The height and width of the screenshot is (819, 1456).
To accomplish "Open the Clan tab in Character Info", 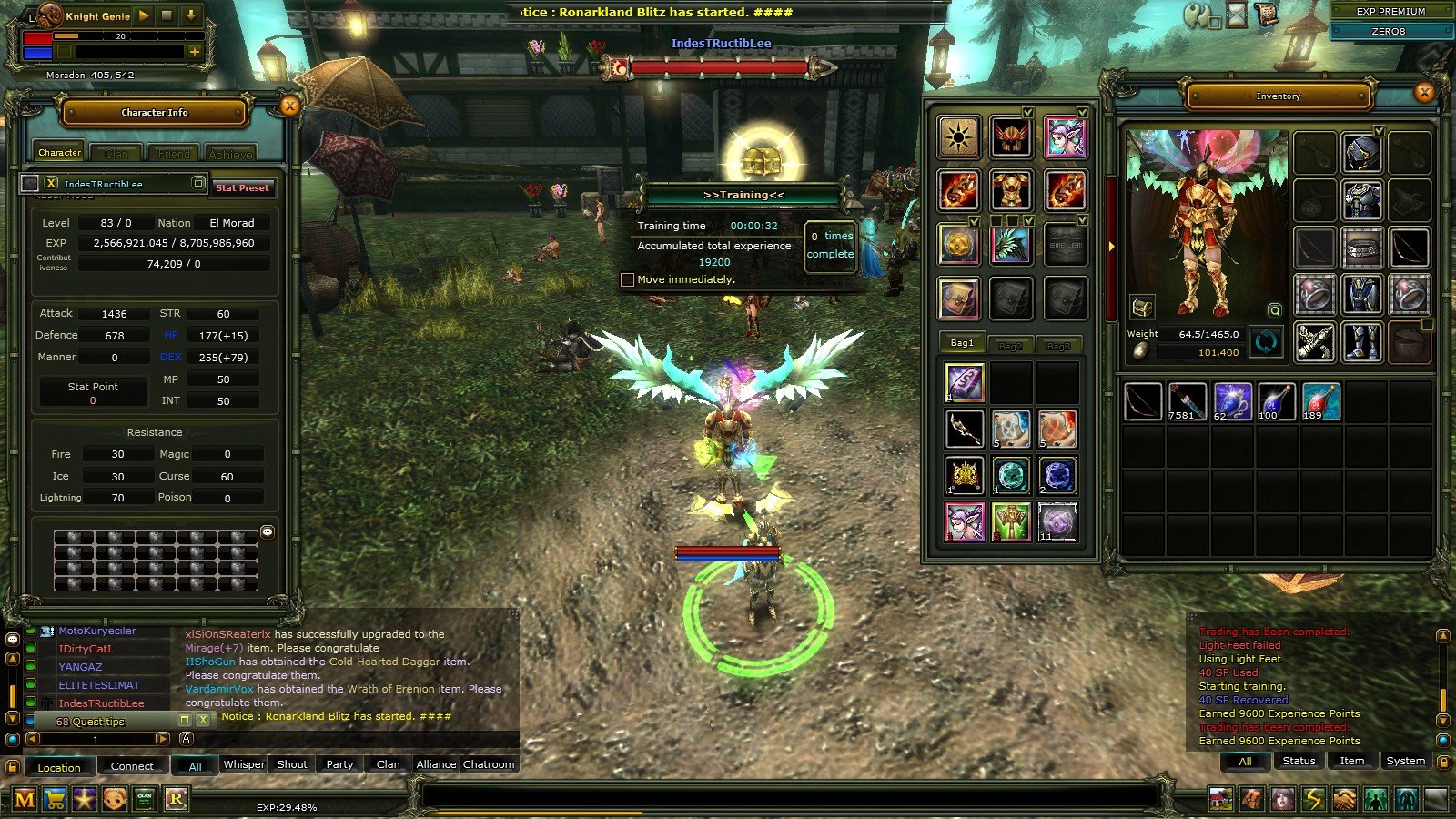I will point(116,153).
